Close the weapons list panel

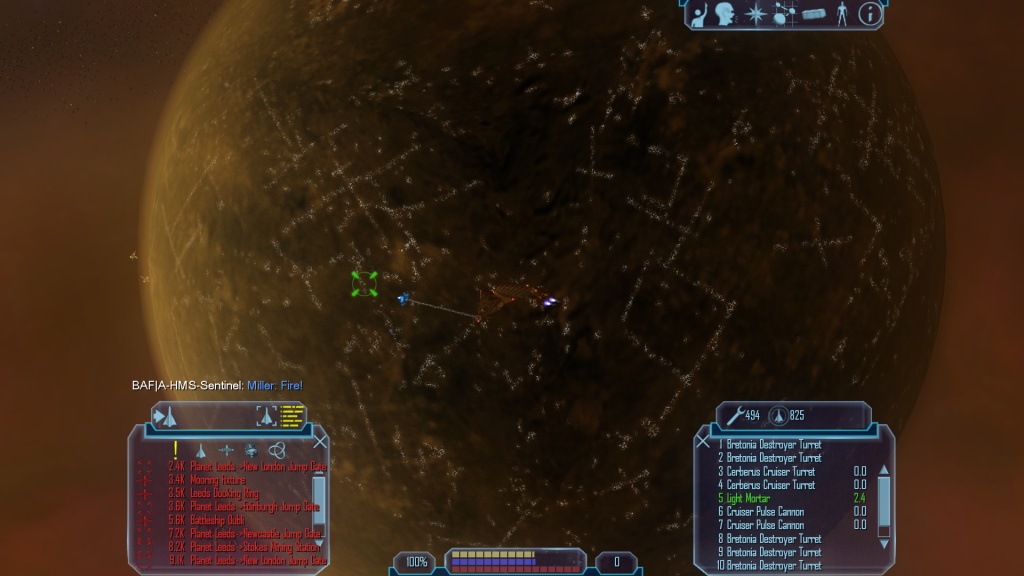[x=703, y=441]
